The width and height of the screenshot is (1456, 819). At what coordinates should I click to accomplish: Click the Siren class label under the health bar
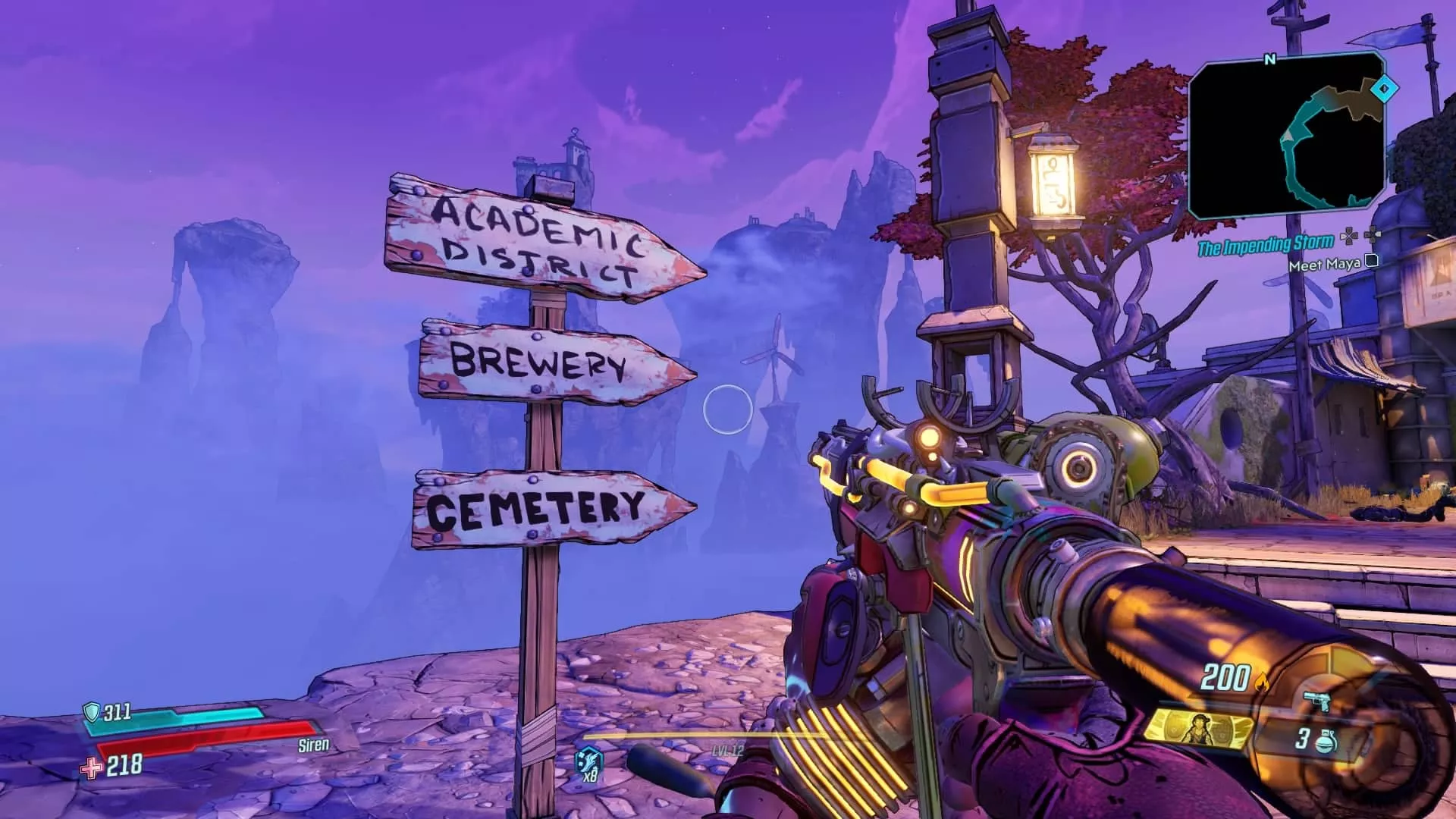click(313, 746)
